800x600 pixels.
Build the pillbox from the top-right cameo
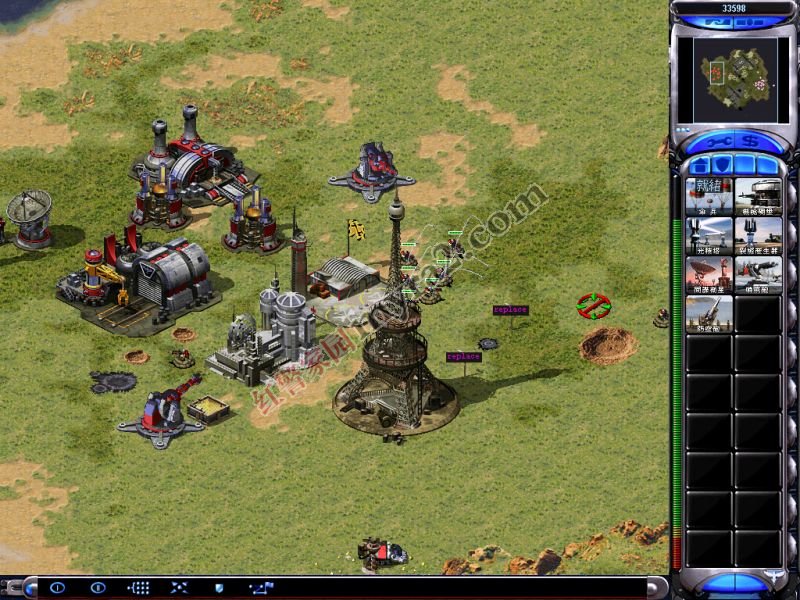[758, 197]
